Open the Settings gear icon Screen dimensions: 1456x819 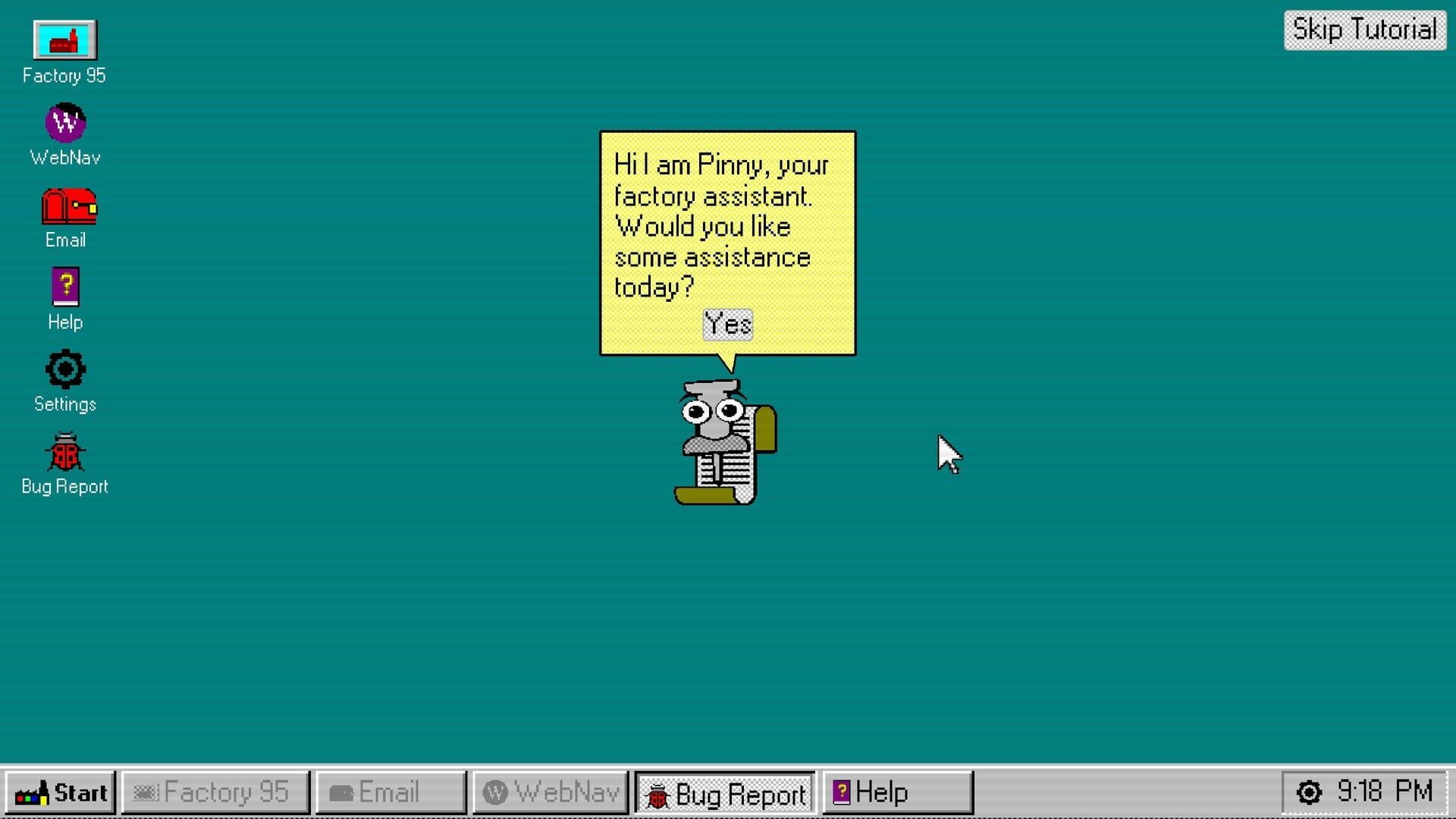click(64, 370)
